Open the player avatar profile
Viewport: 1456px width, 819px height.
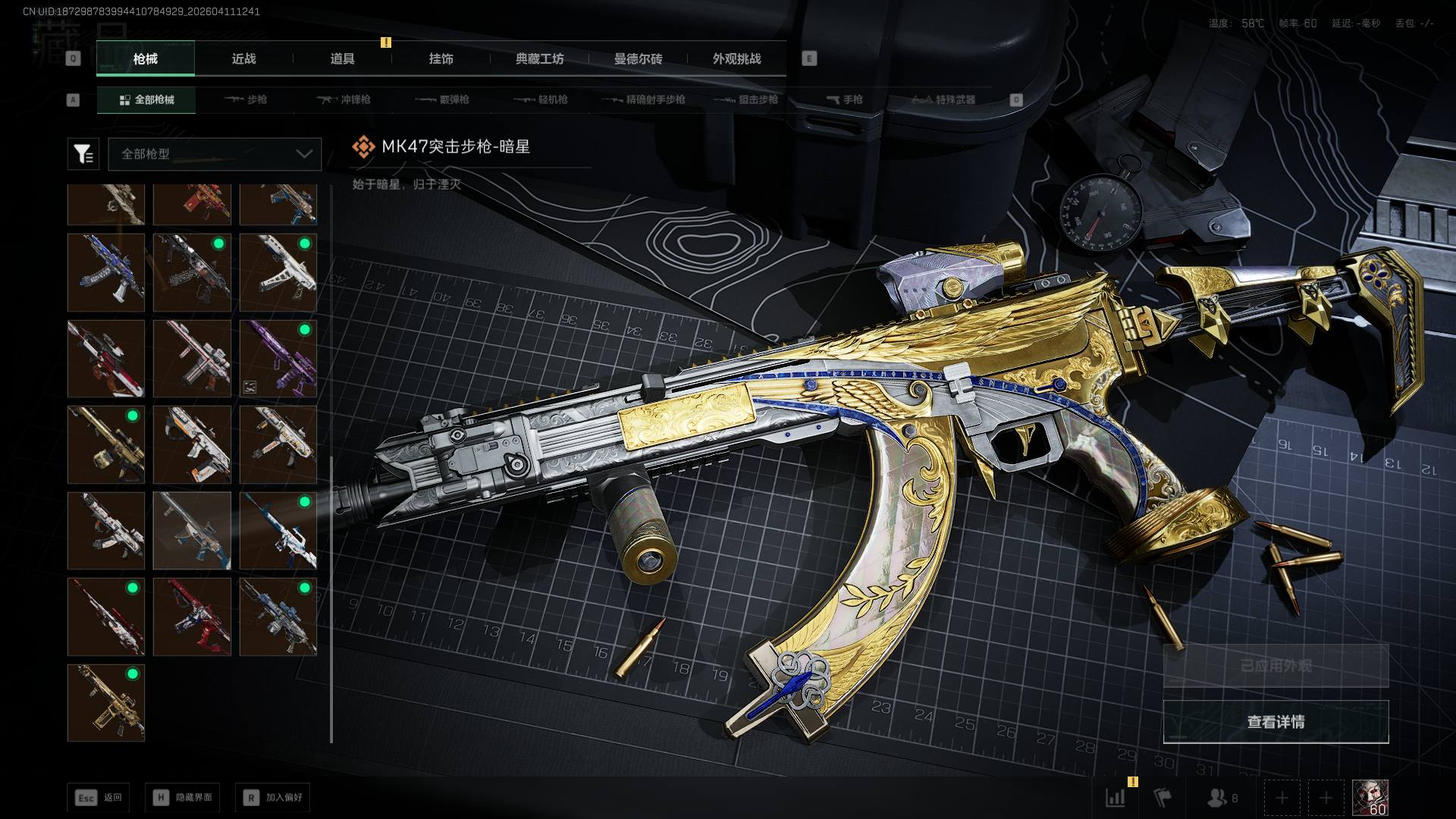pyautogui.click(x=1370, y=798)
